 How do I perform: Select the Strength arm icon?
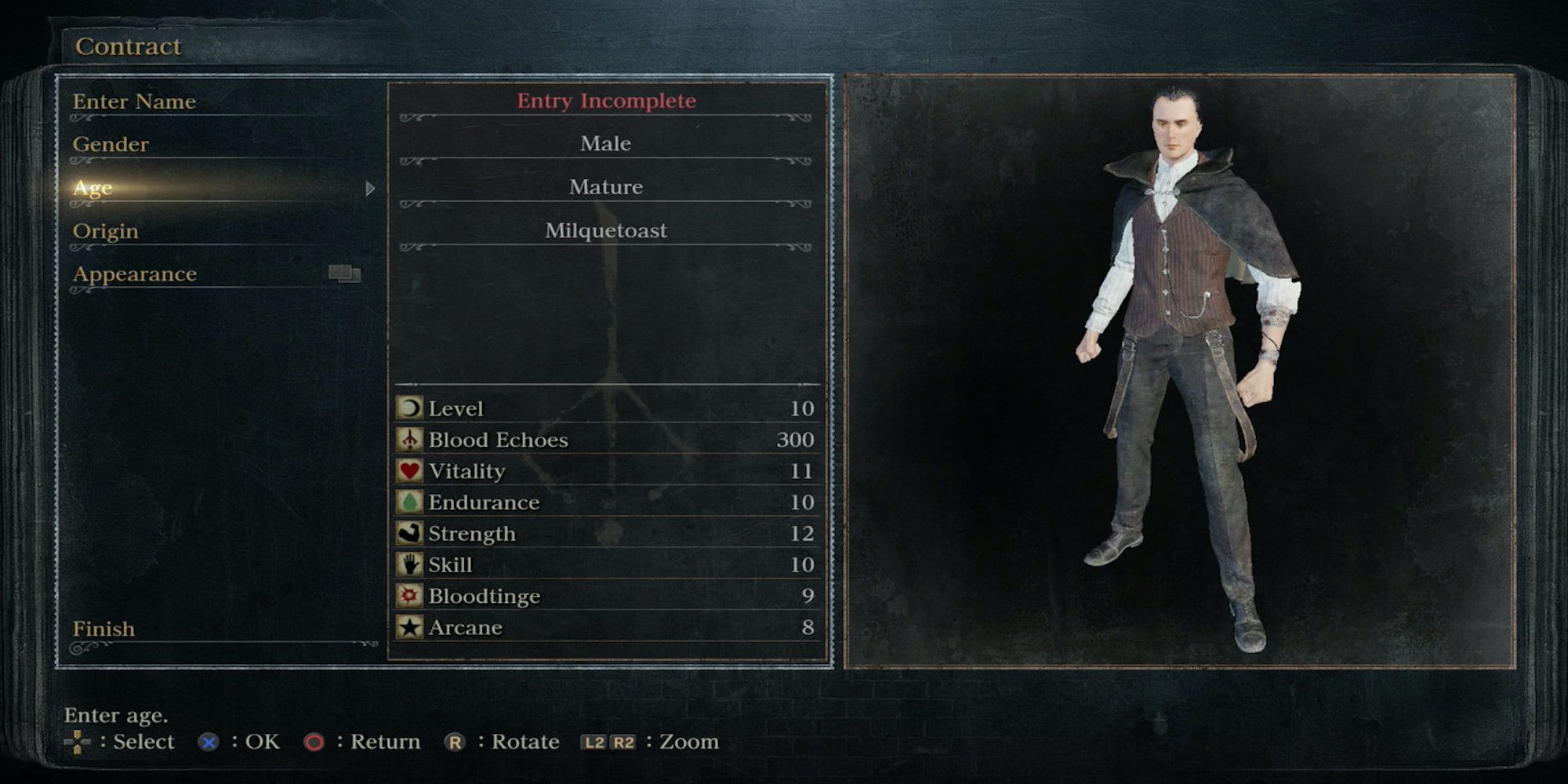coord(411,533)
